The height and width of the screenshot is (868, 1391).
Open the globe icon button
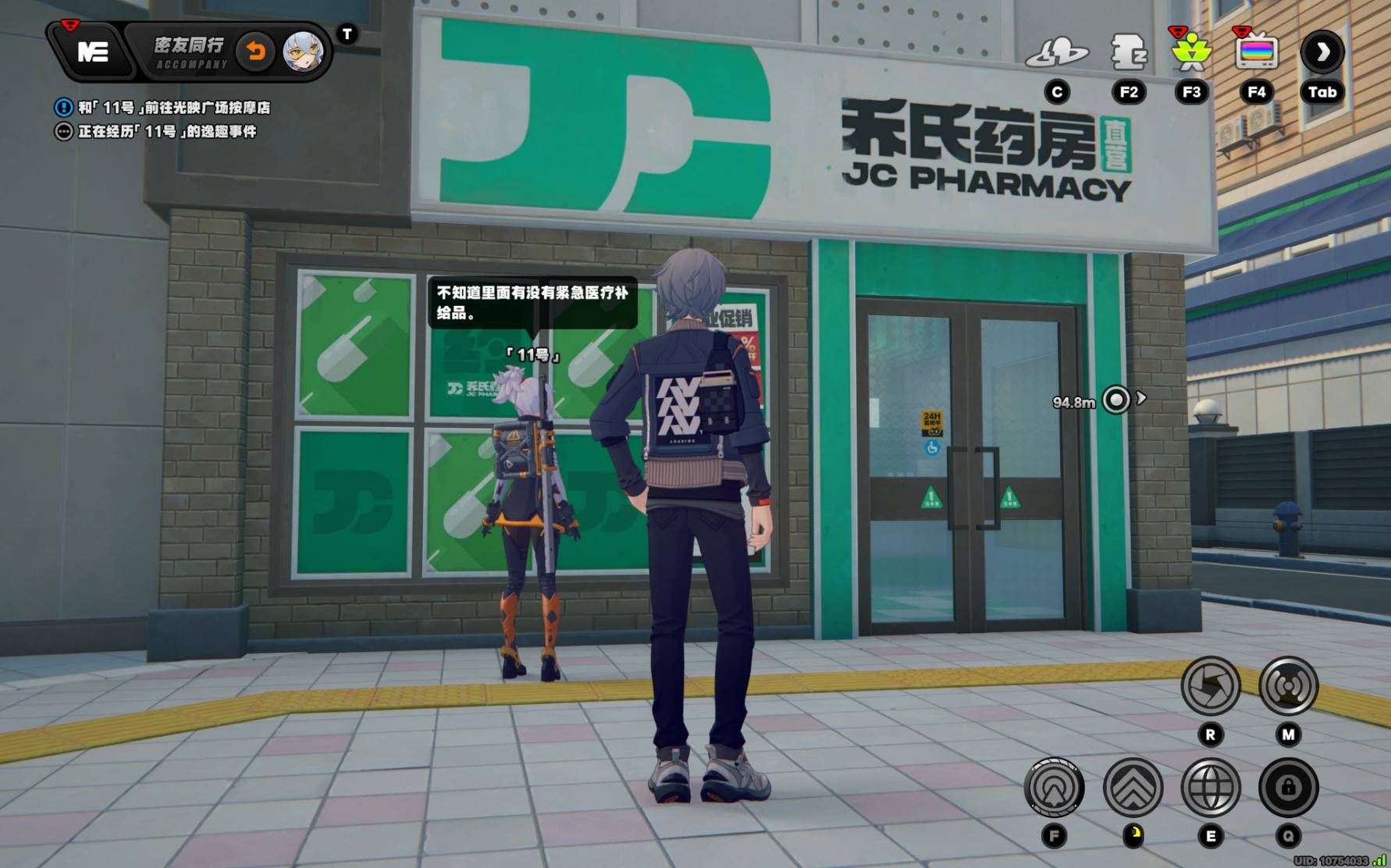1211,788
